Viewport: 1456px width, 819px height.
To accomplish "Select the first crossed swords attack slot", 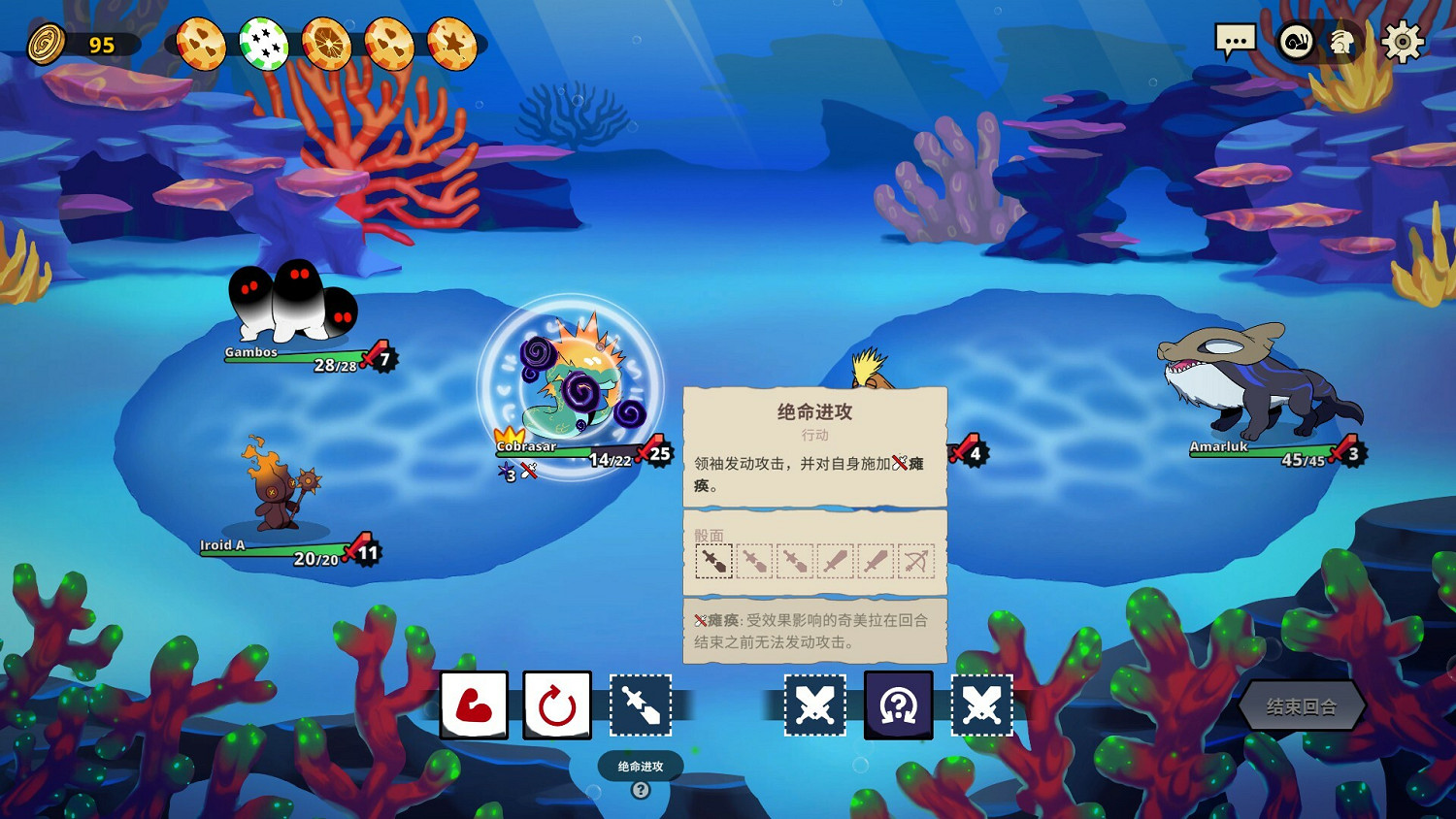I will click(815, 705).
